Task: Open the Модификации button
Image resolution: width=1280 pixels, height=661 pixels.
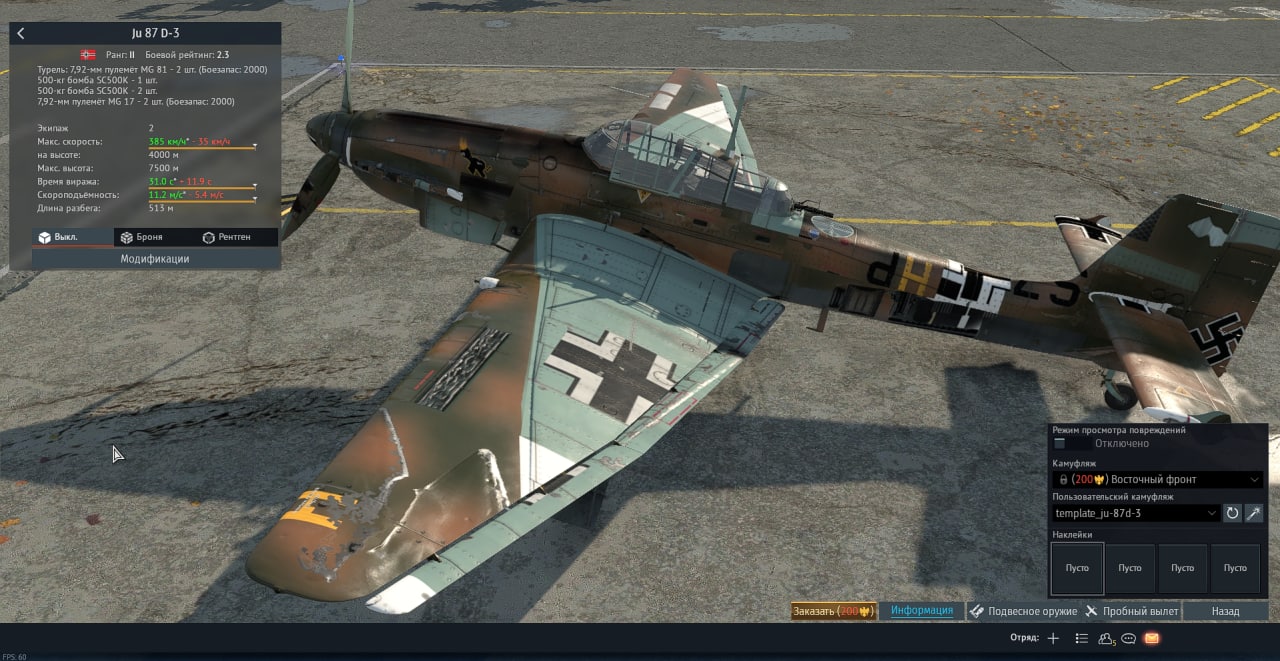Action: [x=155, y=259]
